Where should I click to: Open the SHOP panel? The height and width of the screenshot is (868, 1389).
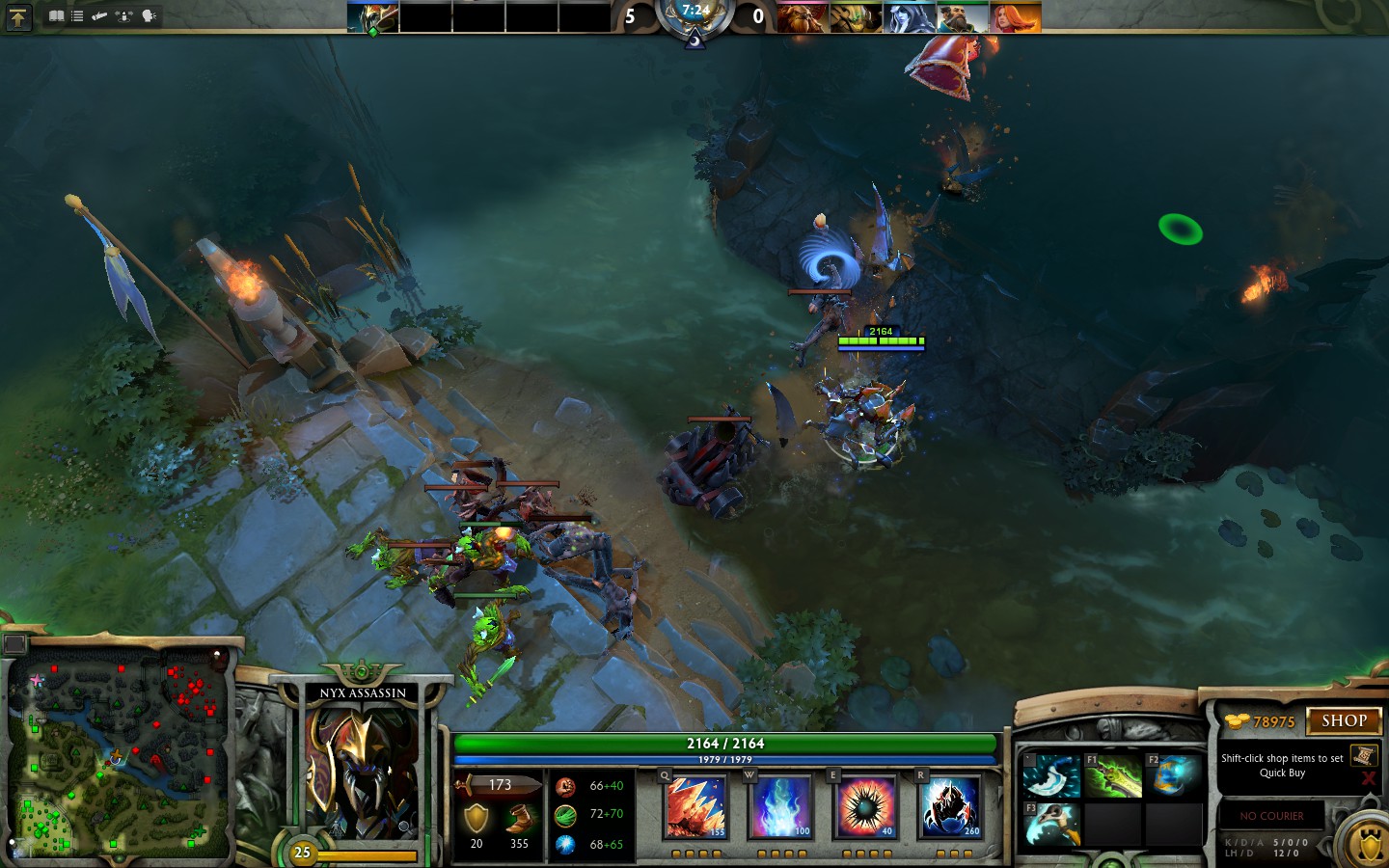1345,720
